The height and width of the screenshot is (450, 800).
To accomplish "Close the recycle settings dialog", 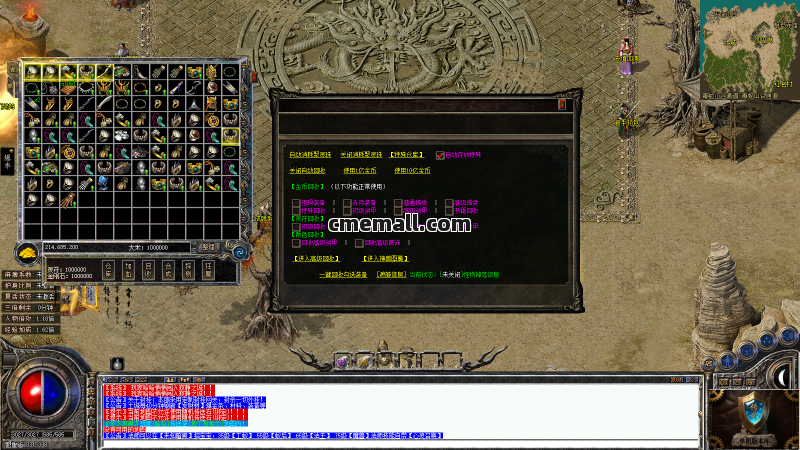I will click(x=562, y=103).
